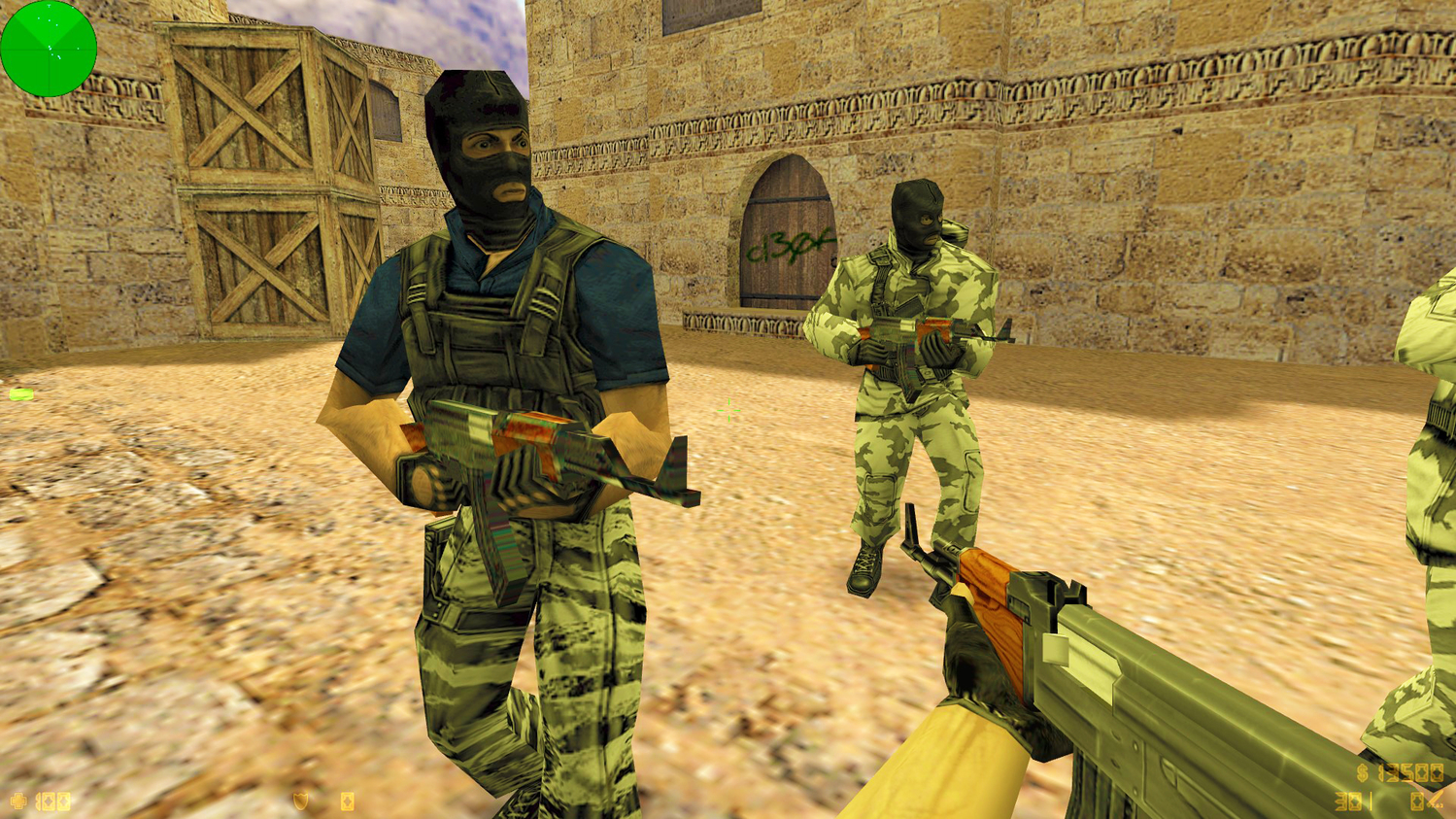Select the health cross icon
The width and height of the screenshot is (1456, 819).
[17, 801]
